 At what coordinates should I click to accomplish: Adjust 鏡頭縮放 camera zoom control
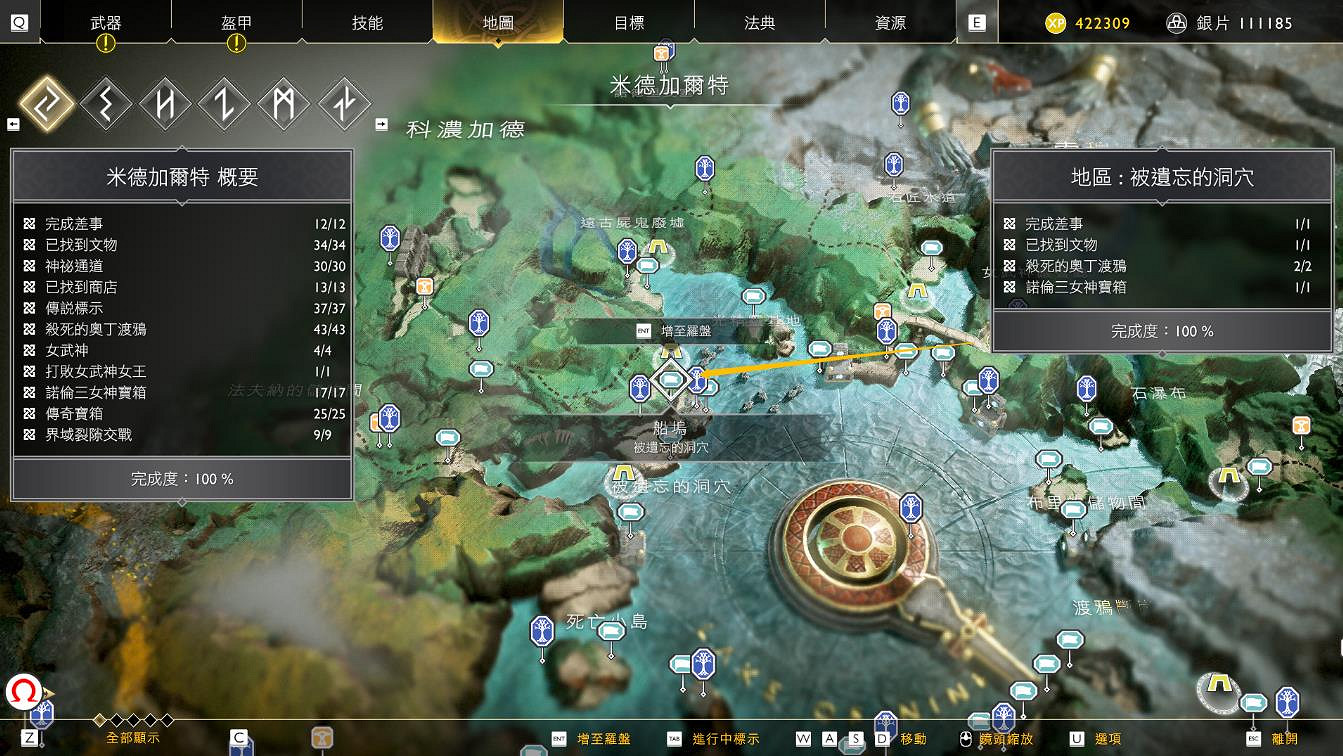tap(1005, 741)
